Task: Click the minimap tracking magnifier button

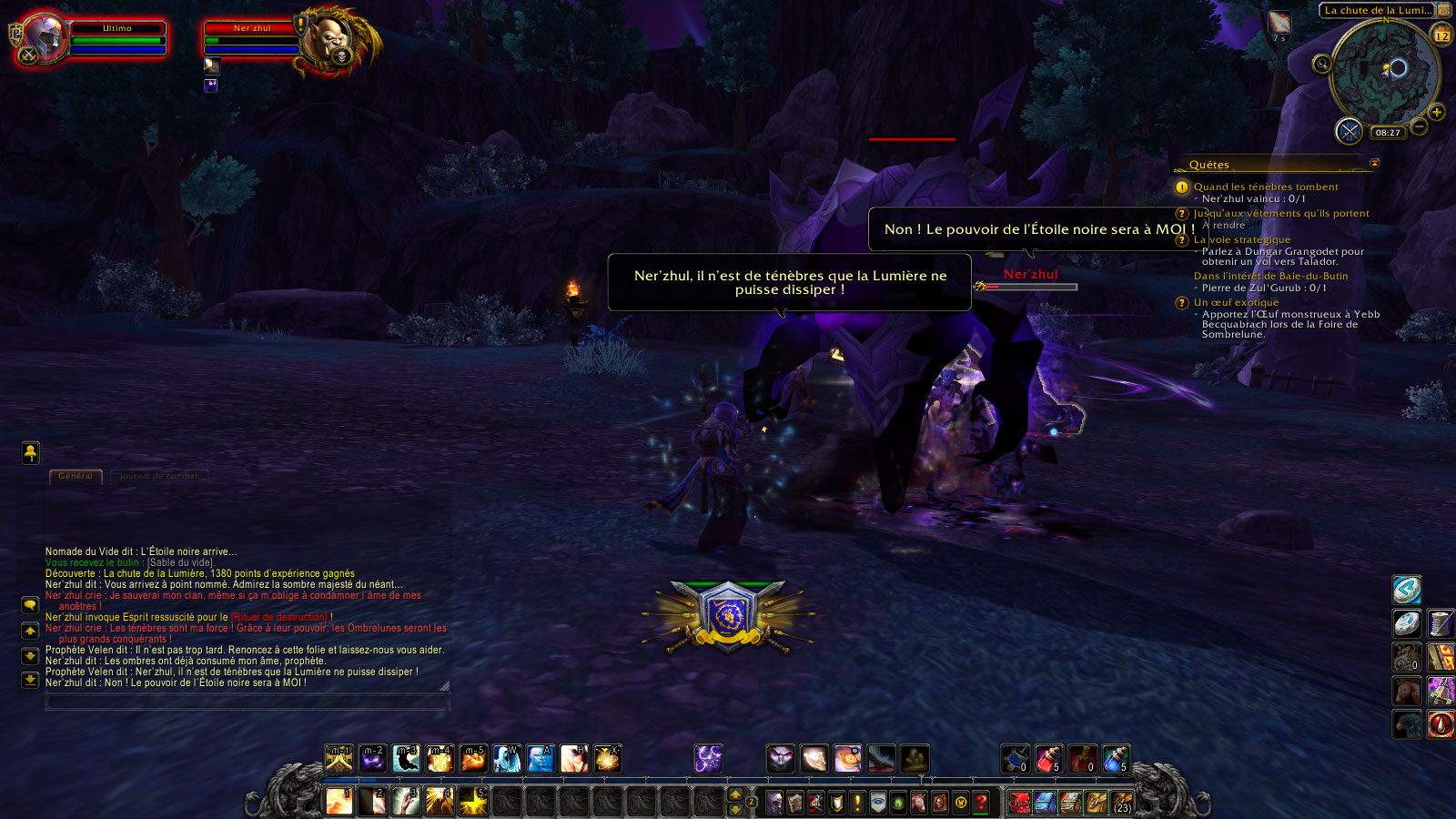Action: click(1321, 64)
